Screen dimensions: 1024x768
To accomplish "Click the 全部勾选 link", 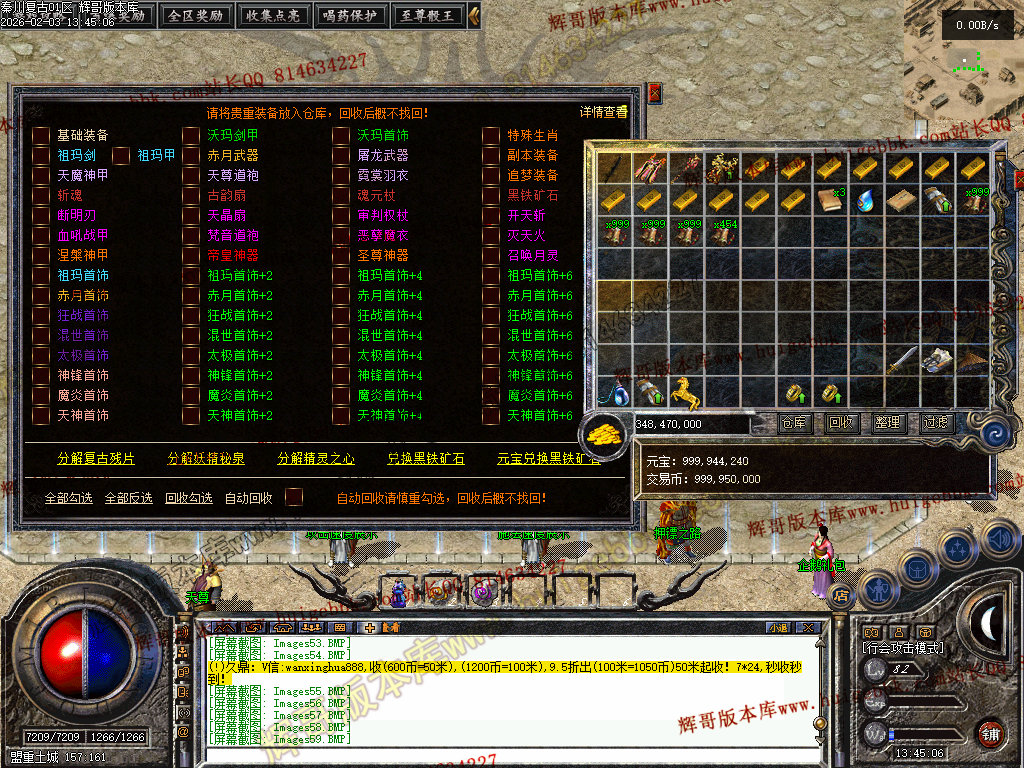I will click(69, 498).
